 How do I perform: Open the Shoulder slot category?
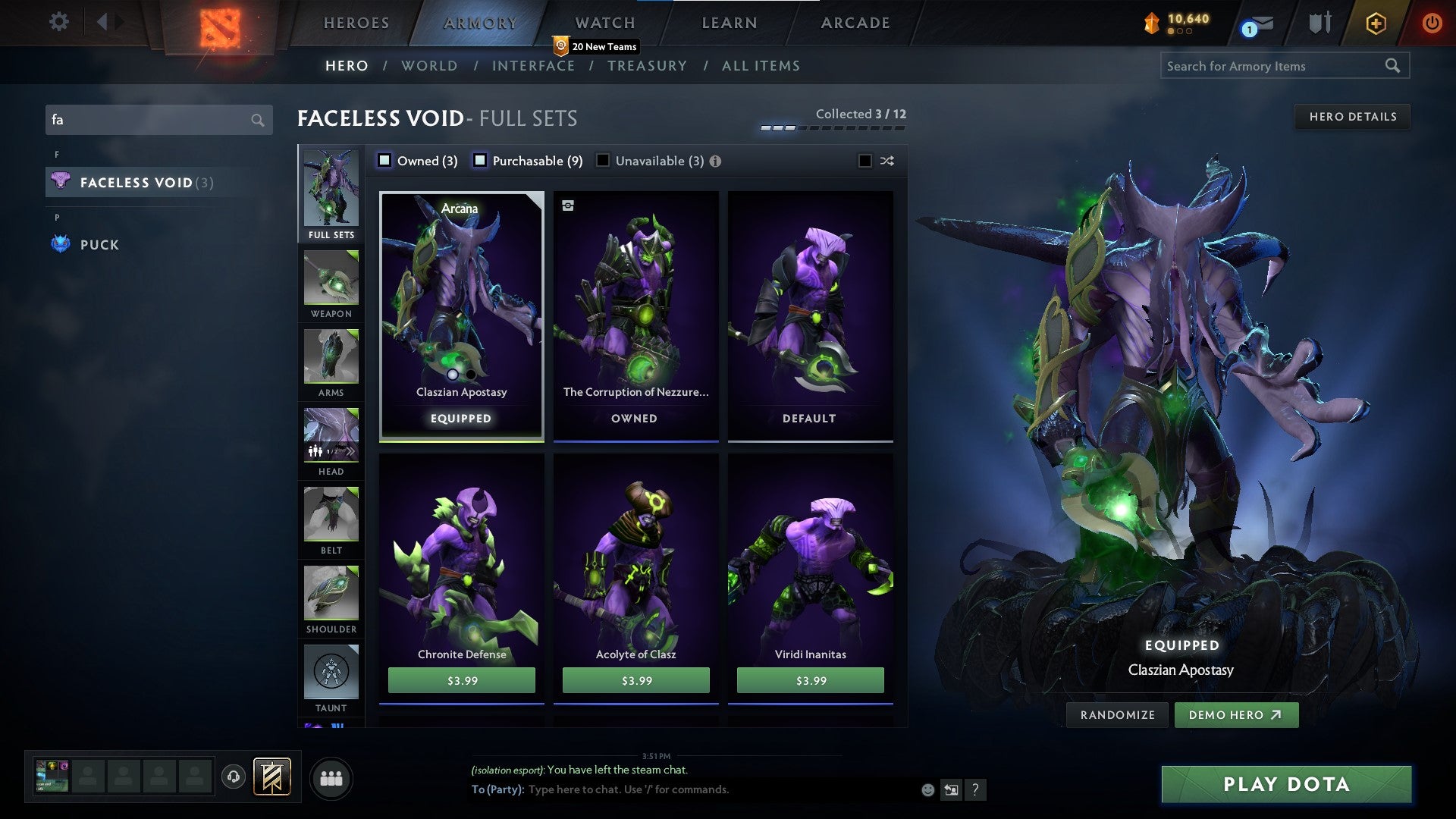[x=331, y=600]
